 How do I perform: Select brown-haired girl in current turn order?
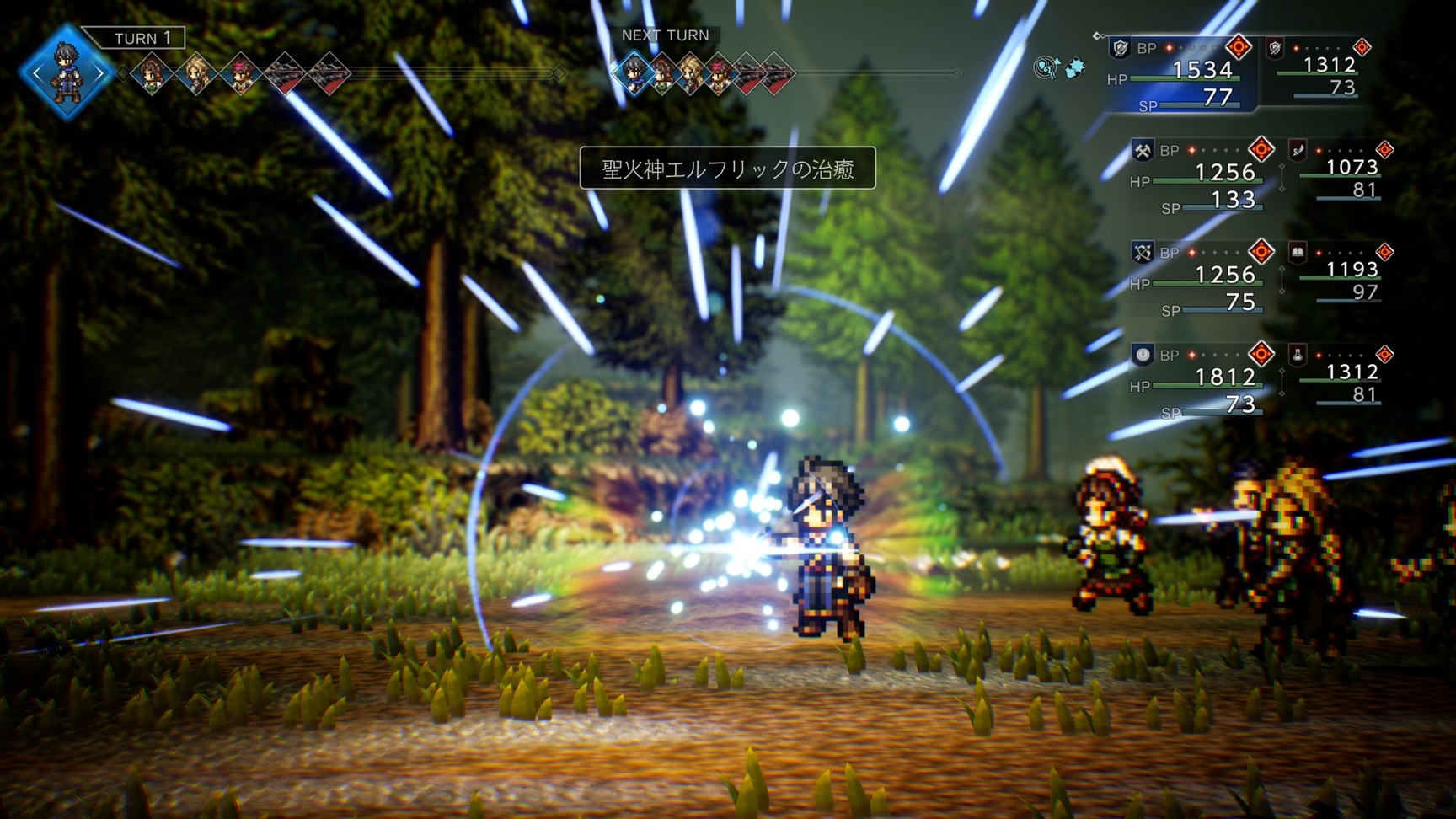point(153,74)
